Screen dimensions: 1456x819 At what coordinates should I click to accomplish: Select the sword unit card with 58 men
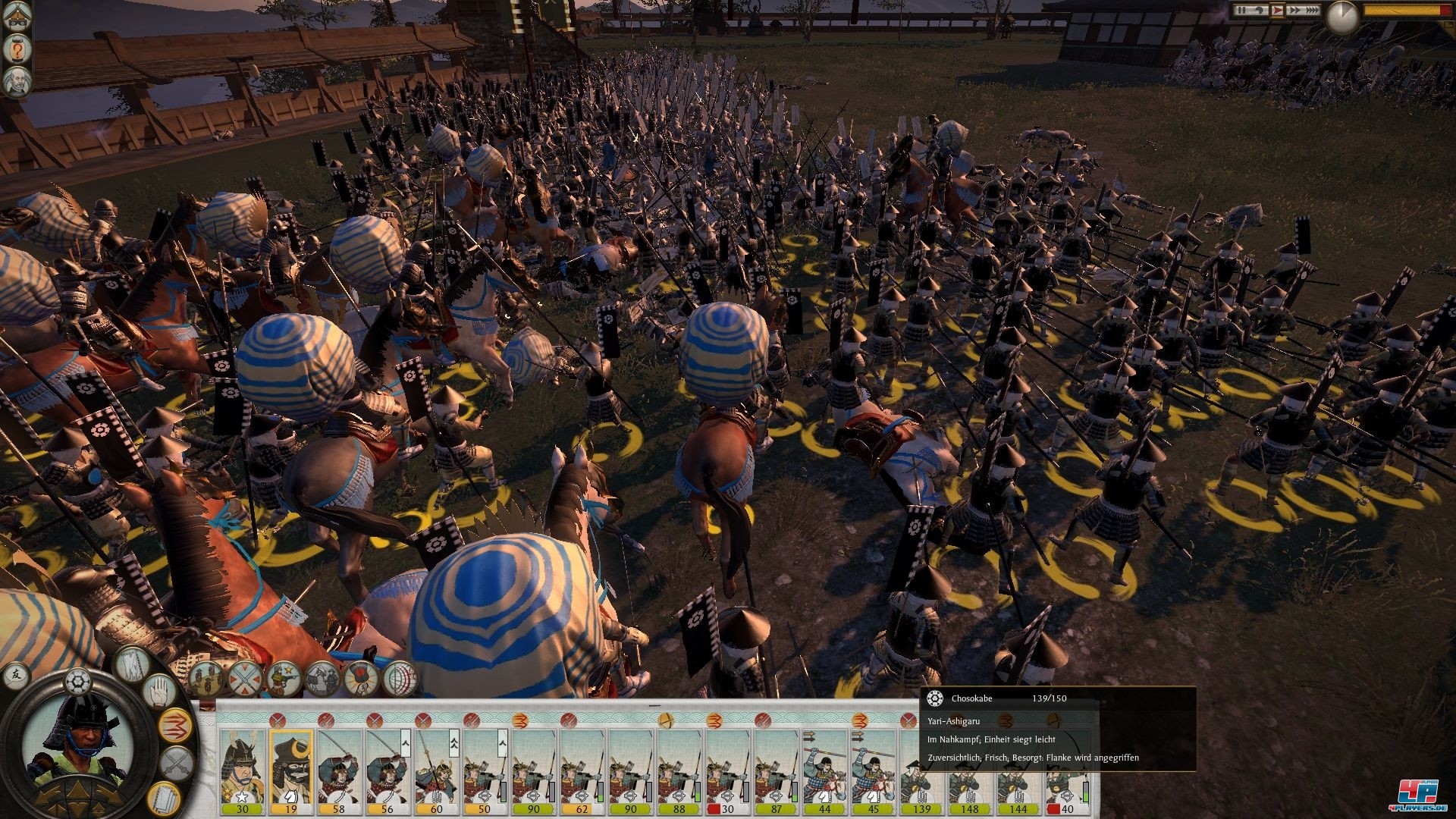pos(339,767)
